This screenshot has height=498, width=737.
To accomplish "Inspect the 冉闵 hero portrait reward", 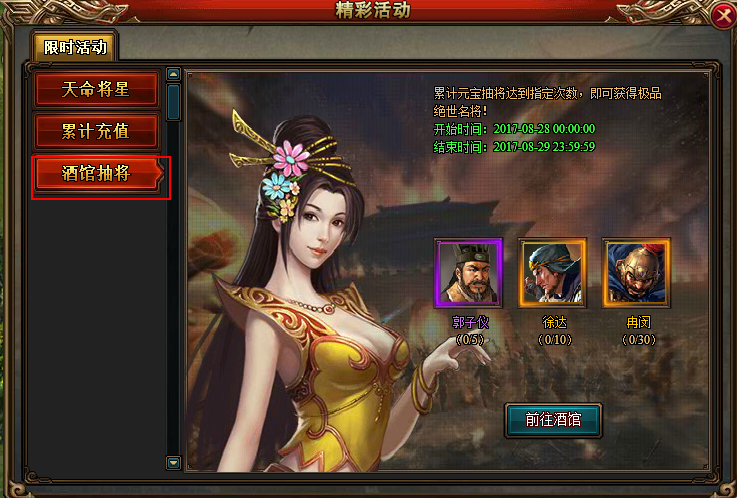I will point(636,273).
